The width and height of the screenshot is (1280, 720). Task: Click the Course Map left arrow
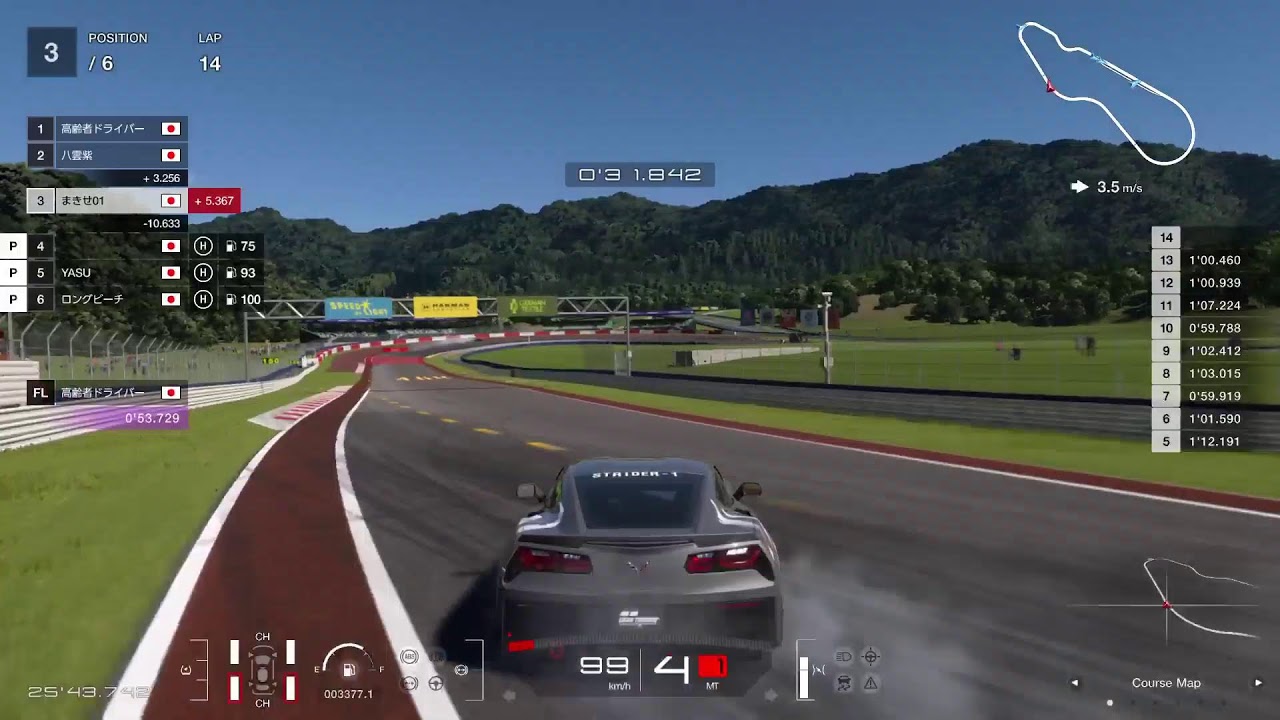[1075, 683]
